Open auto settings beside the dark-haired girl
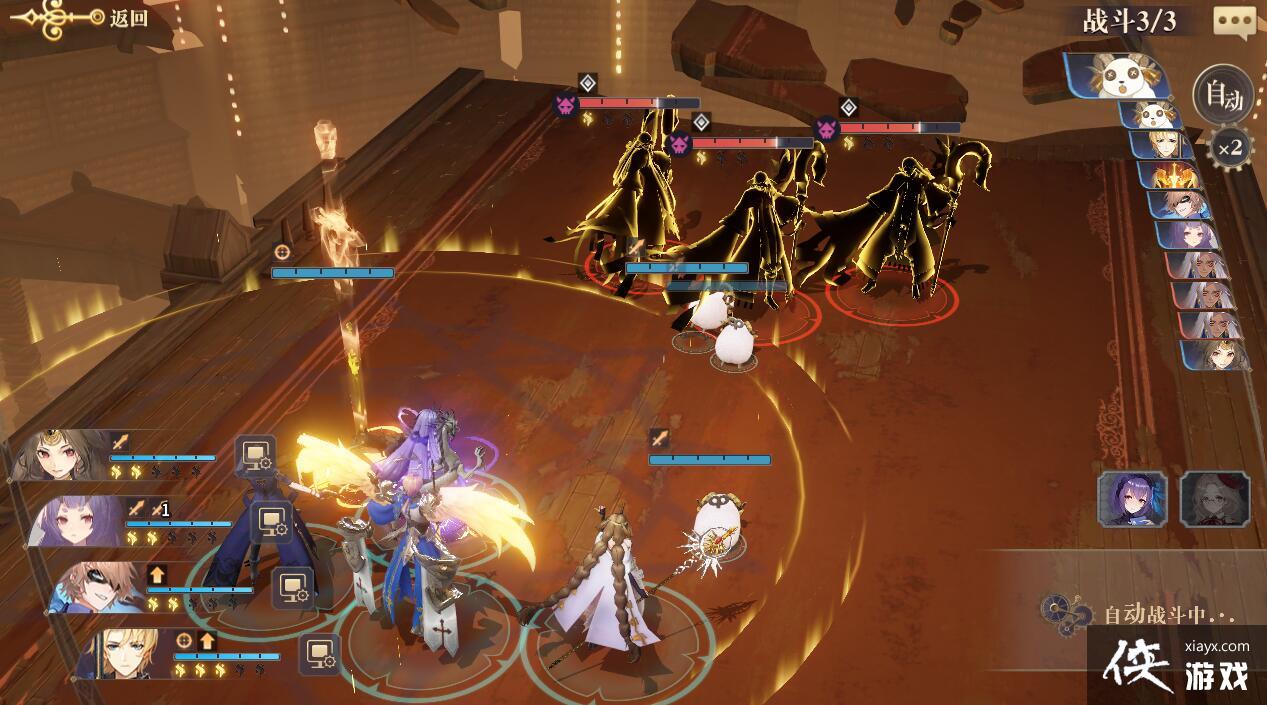 point(255,455)
